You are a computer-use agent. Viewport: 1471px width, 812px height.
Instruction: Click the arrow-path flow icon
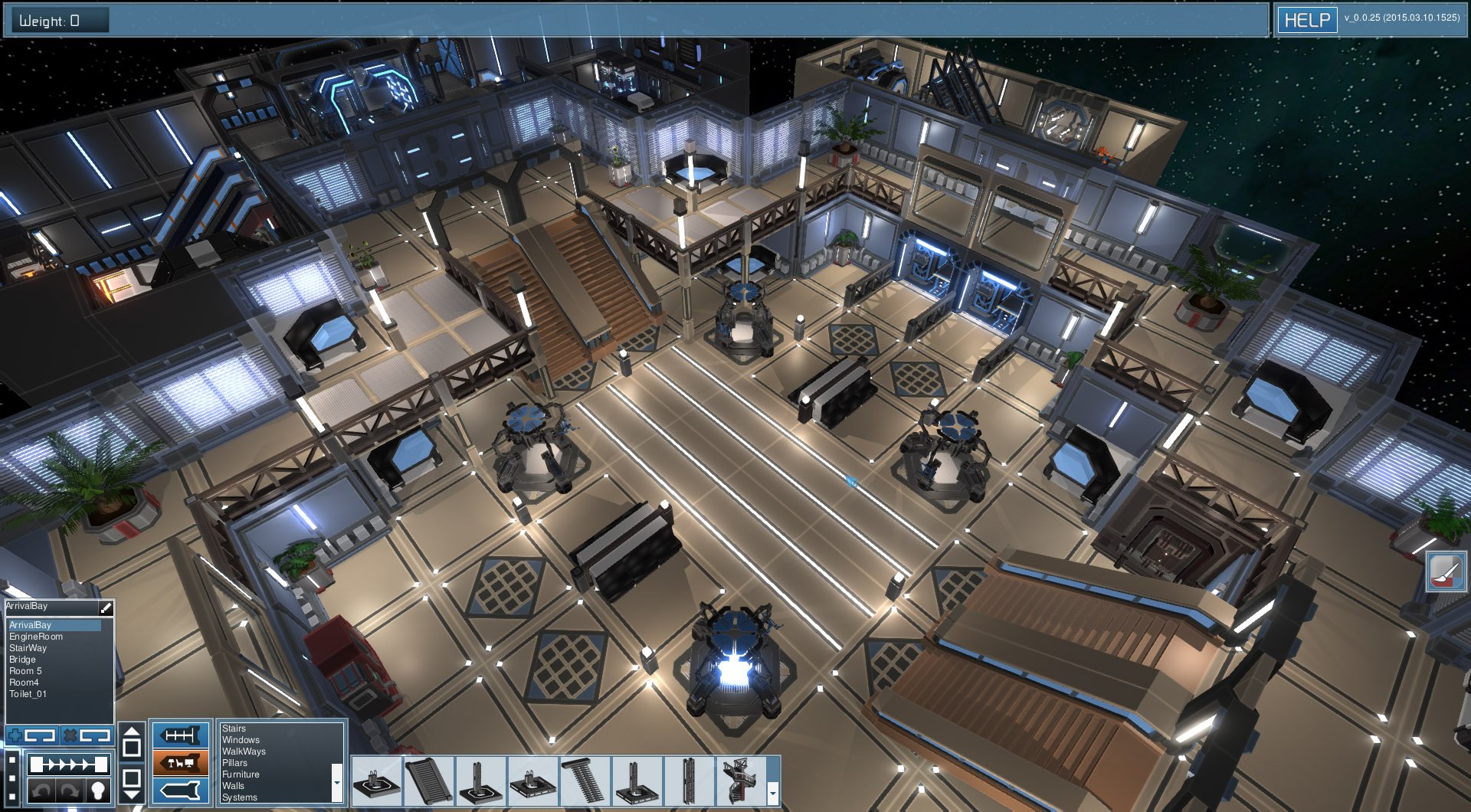(x=67, y=764)
